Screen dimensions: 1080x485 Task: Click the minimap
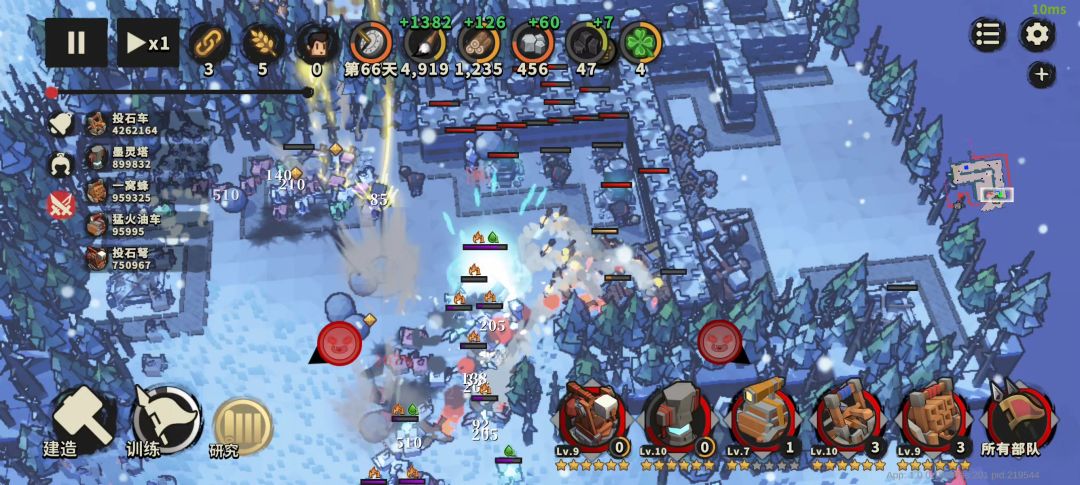(980, 182)
